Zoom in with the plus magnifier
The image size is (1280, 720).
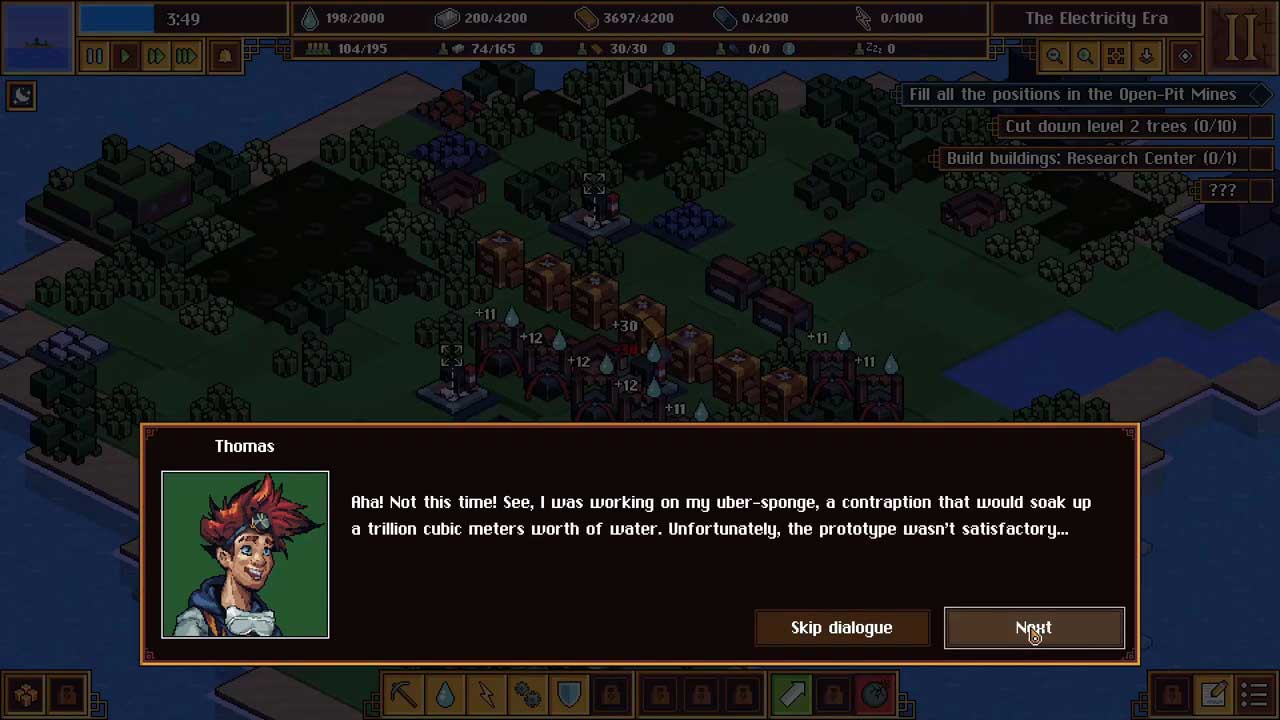1085,57
